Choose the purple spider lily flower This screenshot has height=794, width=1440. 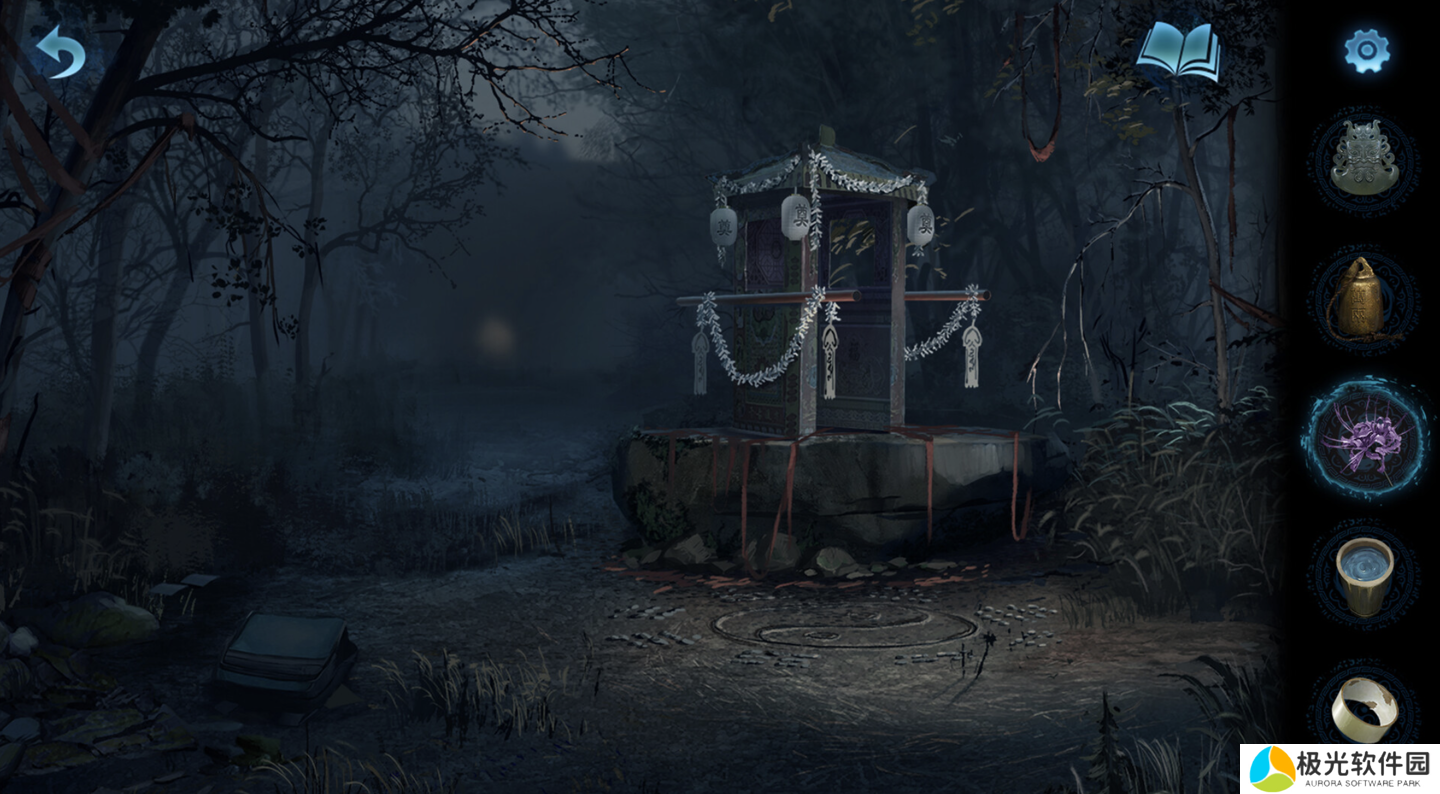tap(1365, 438)
